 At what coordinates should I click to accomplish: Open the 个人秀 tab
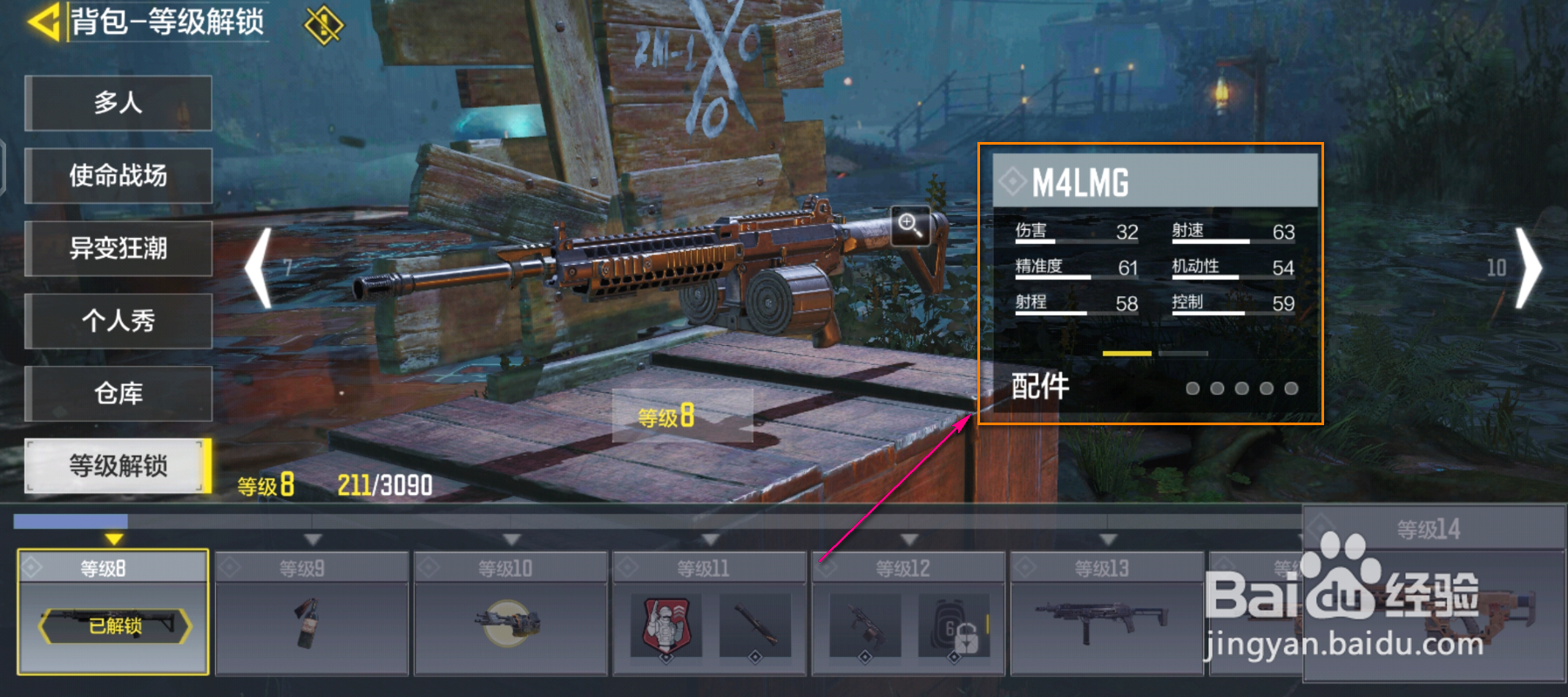pyautogui.click(x=118, y=321)
